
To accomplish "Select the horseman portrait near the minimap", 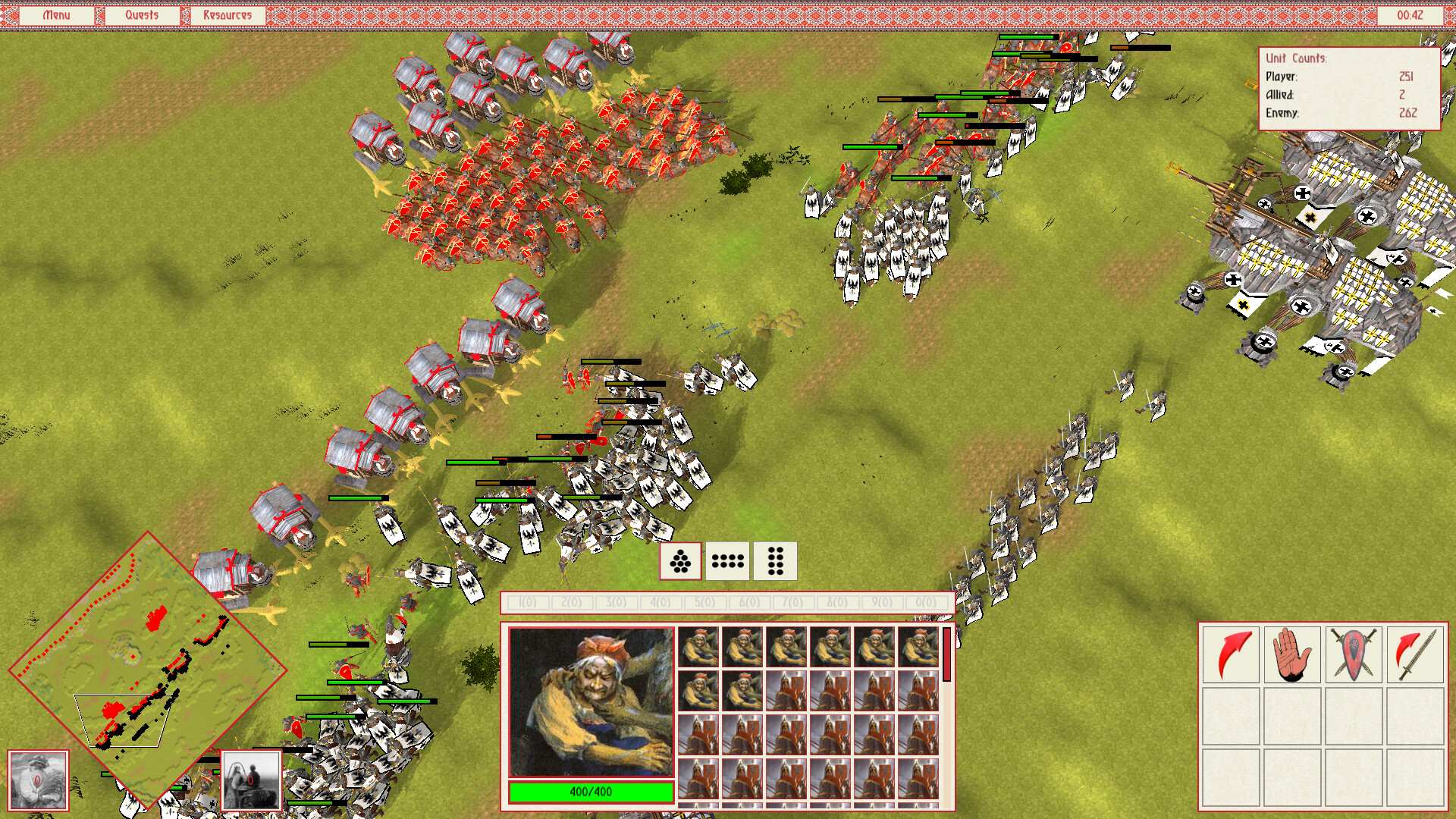I will 250,777.
